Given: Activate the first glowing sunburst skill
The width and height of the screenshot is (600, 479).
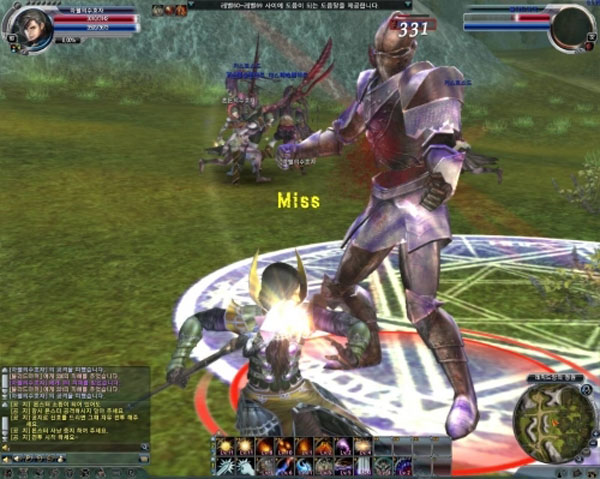Looking at the screenshot, I should [225, 446].
